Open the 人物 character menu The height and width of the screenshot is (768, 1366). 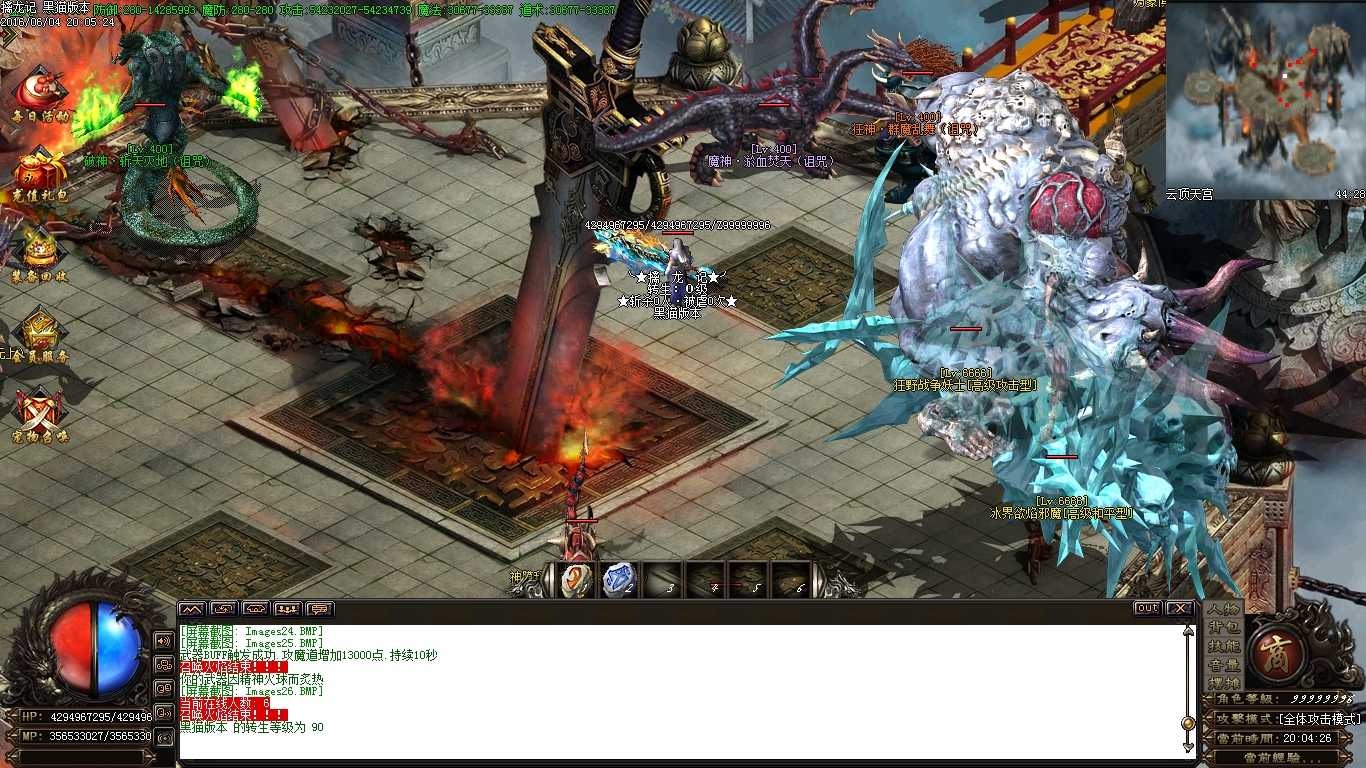1224,608
